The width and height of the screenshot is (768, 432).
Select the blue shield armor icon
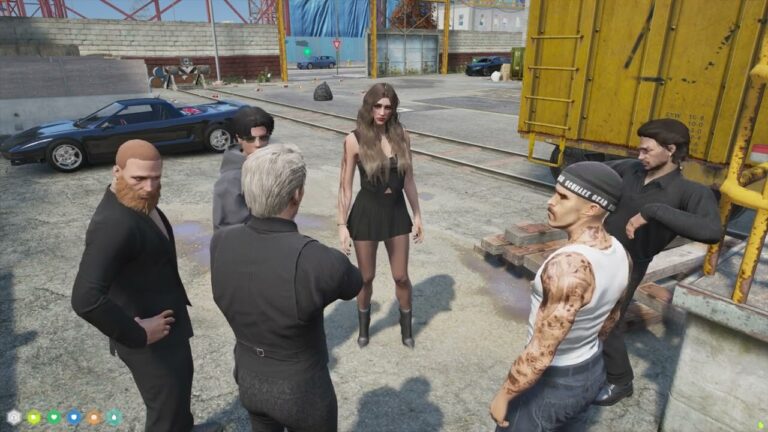pos(74,417)
